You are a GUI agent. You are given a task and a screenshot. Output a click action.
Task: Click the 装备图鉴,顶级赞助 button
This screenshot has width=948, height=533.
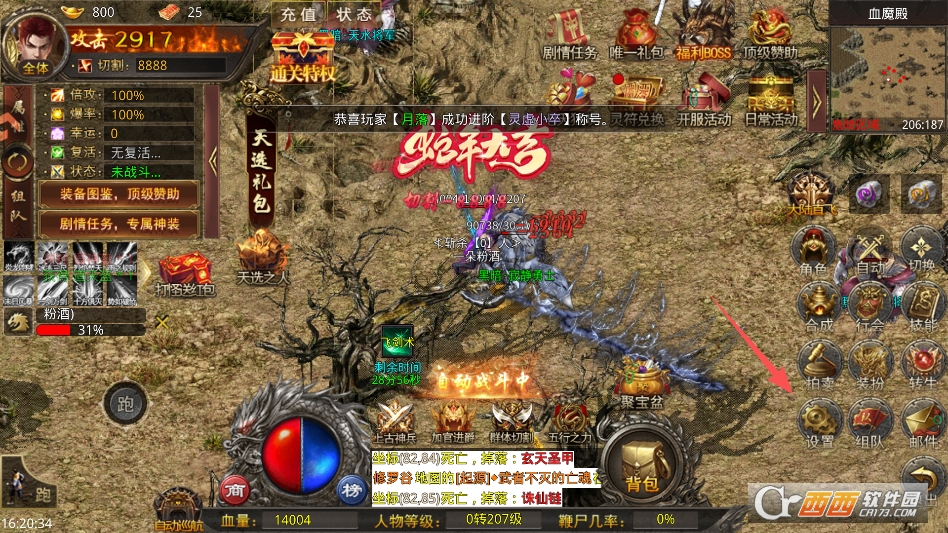coord(119,195)
